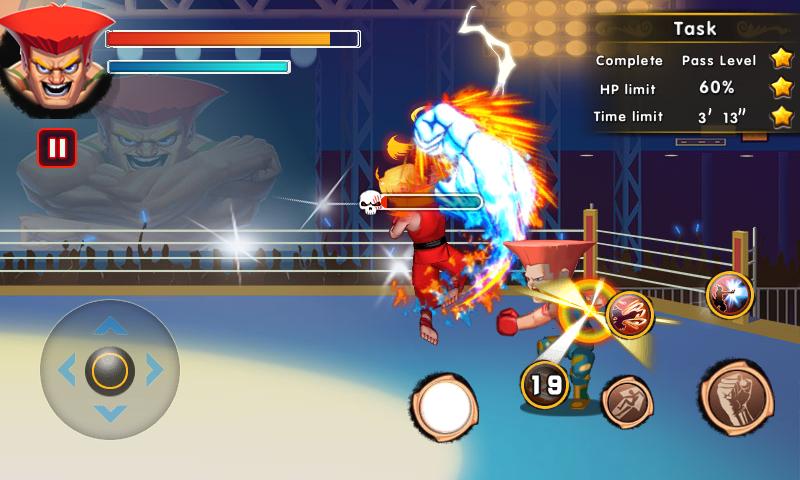Tap the joystick's left arrow
This screenshot has width=800, height=480.
click(66, 371)
